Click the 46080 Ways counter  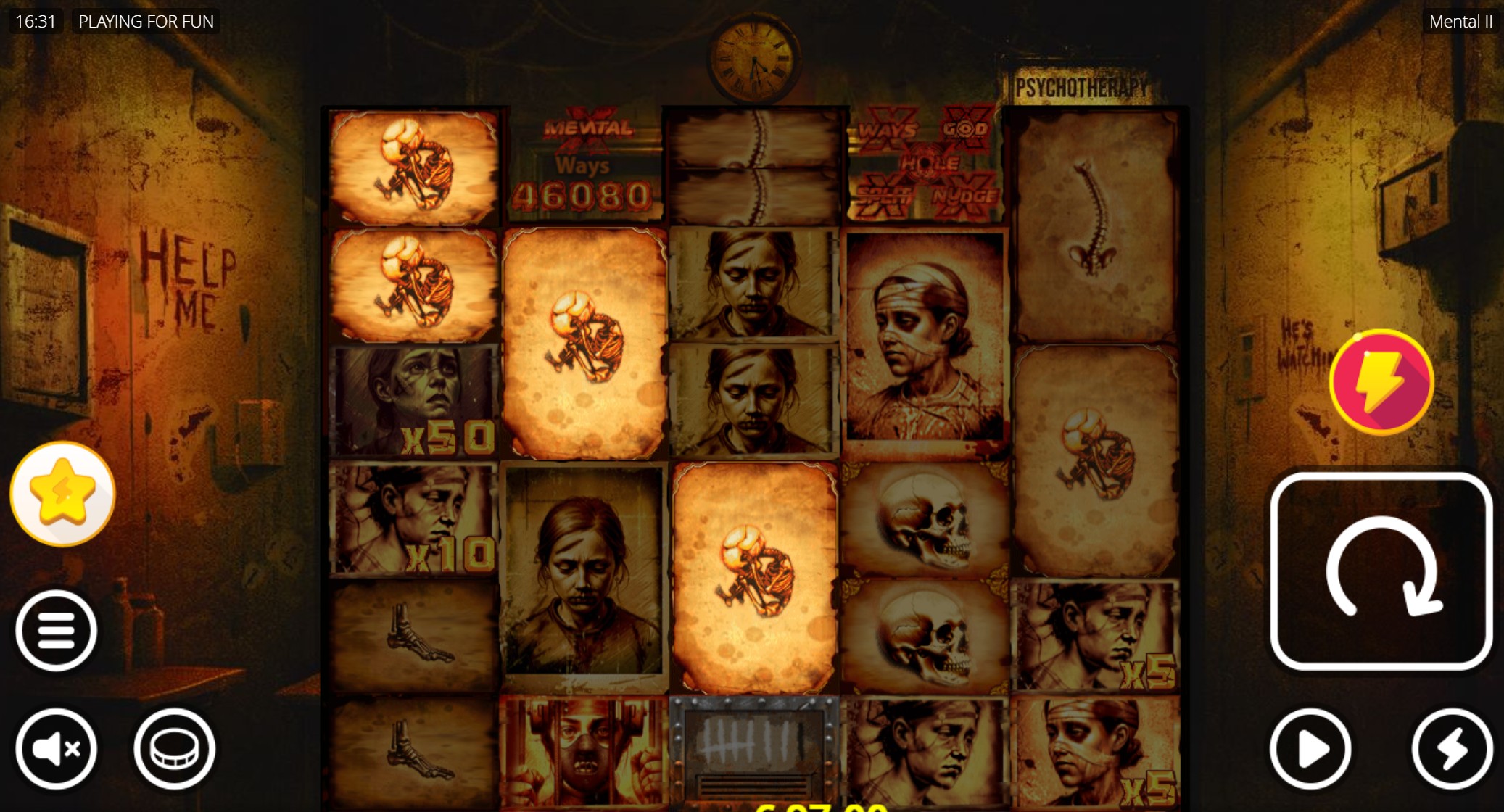(580, 191)
